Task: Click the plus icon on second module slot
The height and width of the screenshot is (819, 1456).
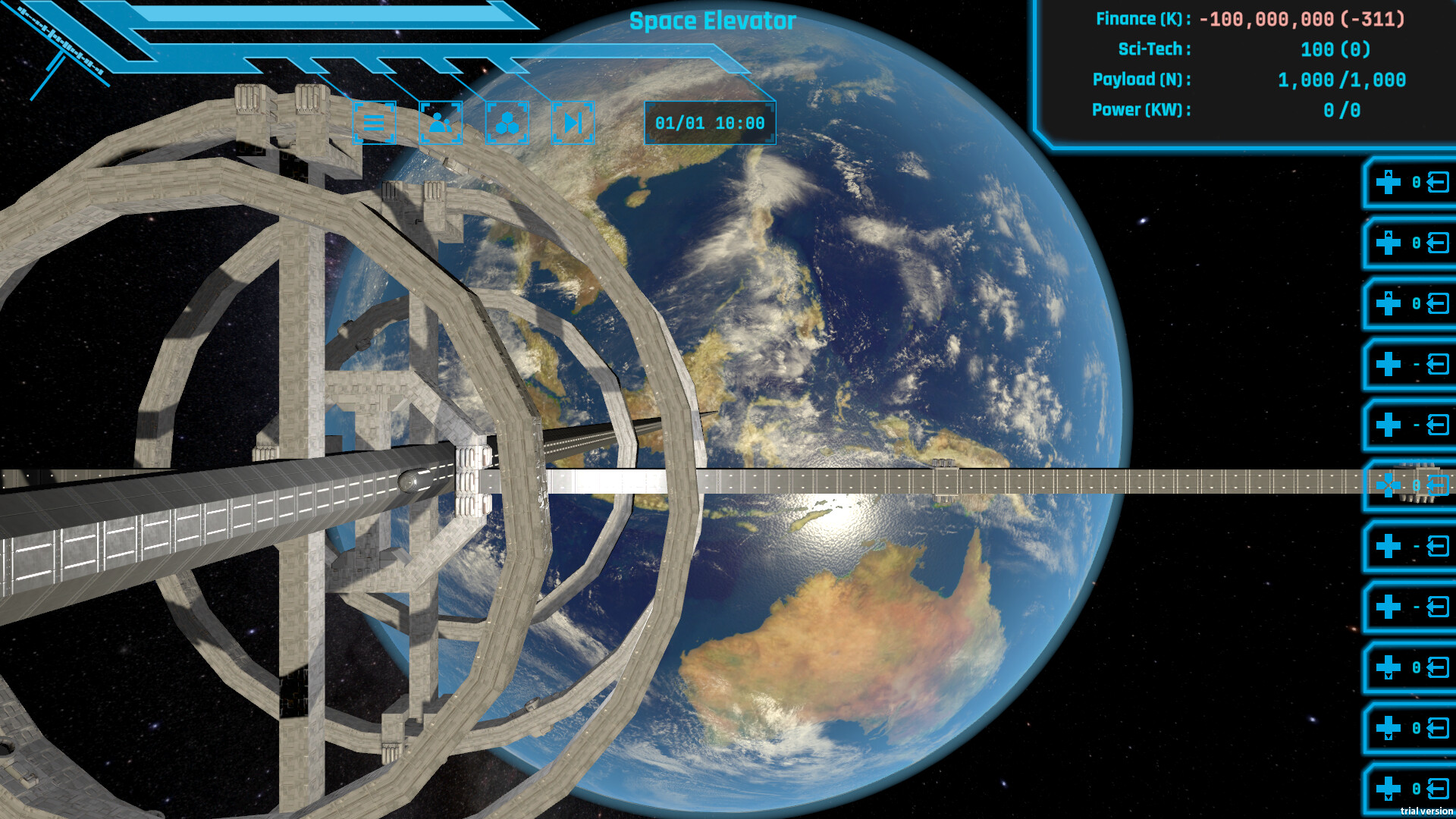Action: (1388, 243)
